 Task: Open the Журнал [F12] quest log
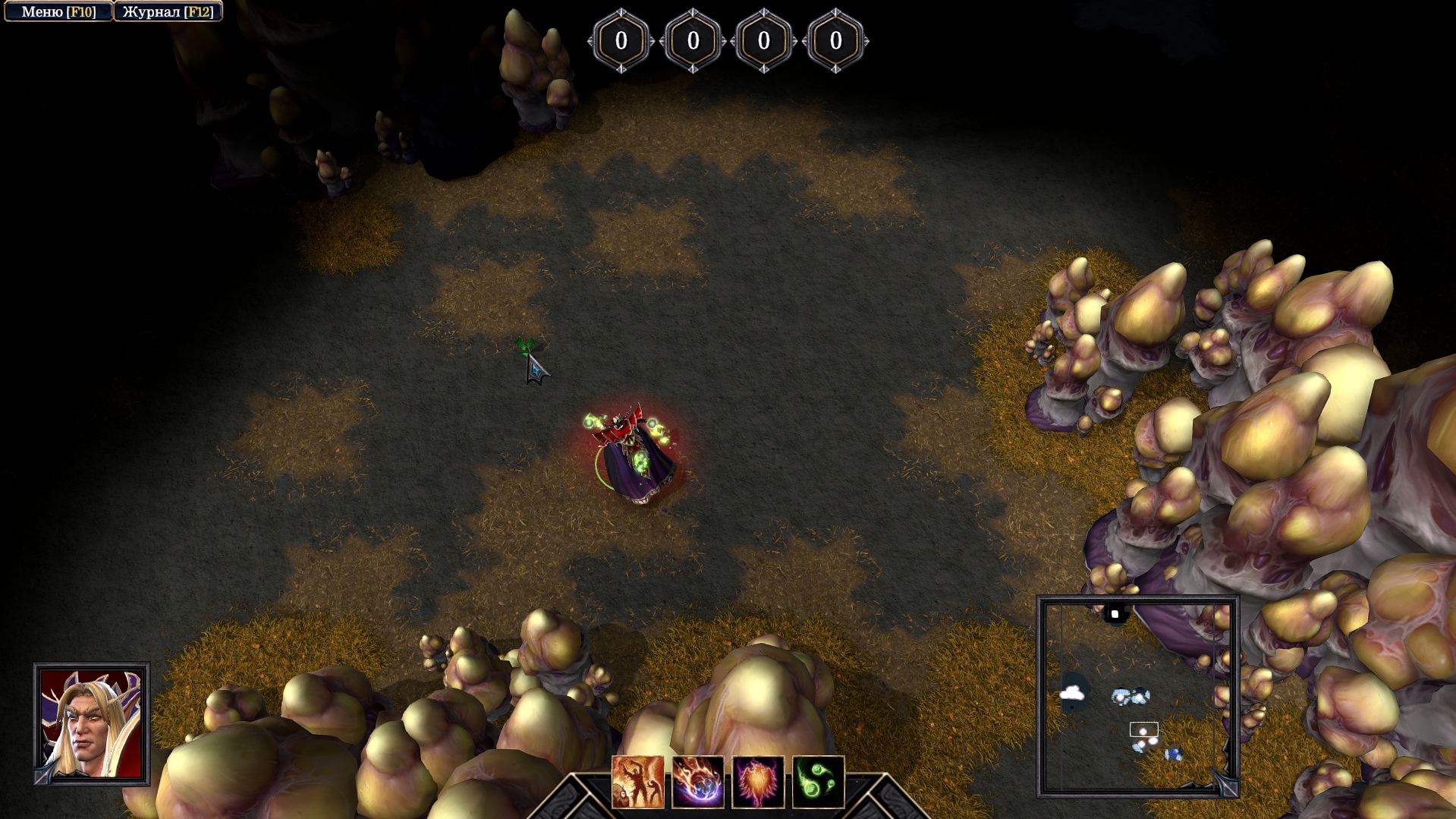[x=168, y=12]
